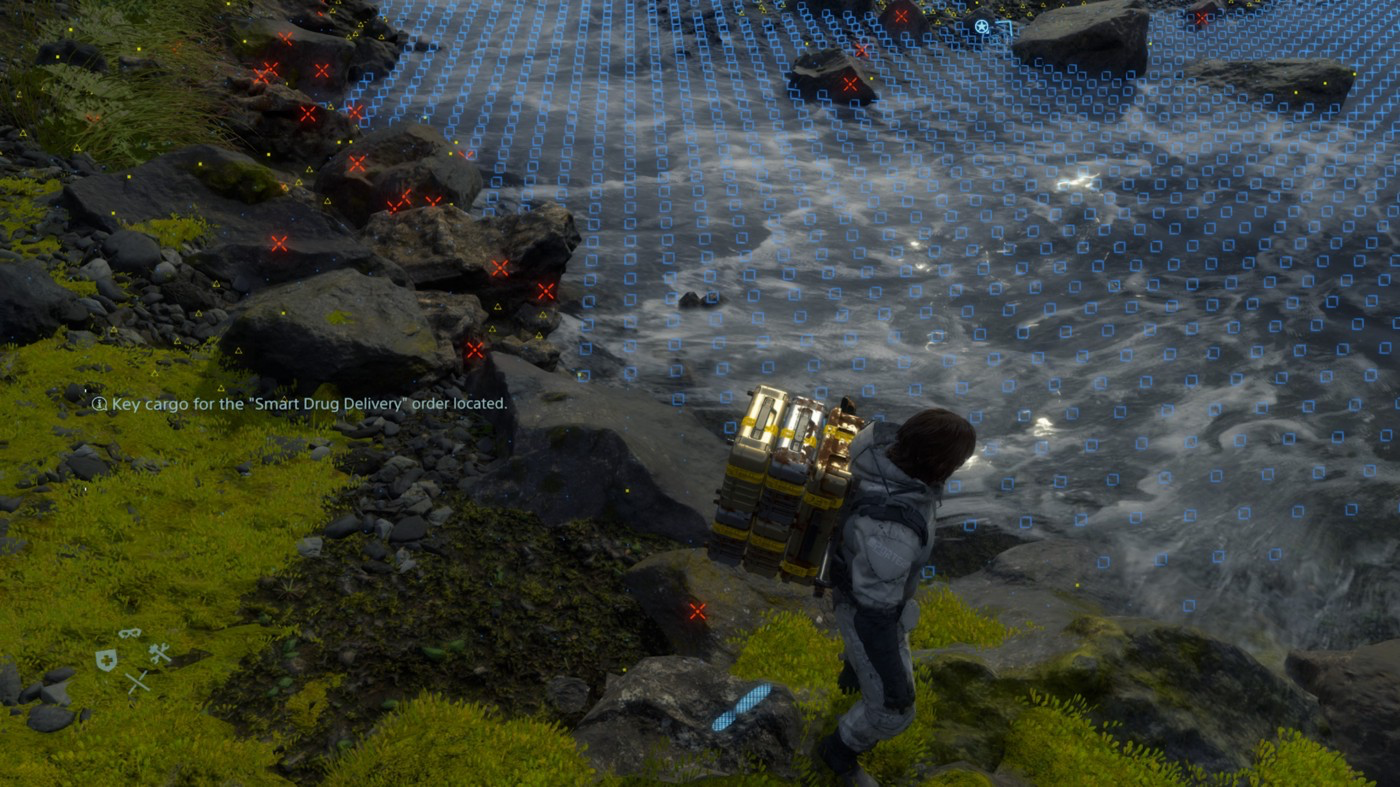Select the crossed sticks item icon

pos(137,682)
